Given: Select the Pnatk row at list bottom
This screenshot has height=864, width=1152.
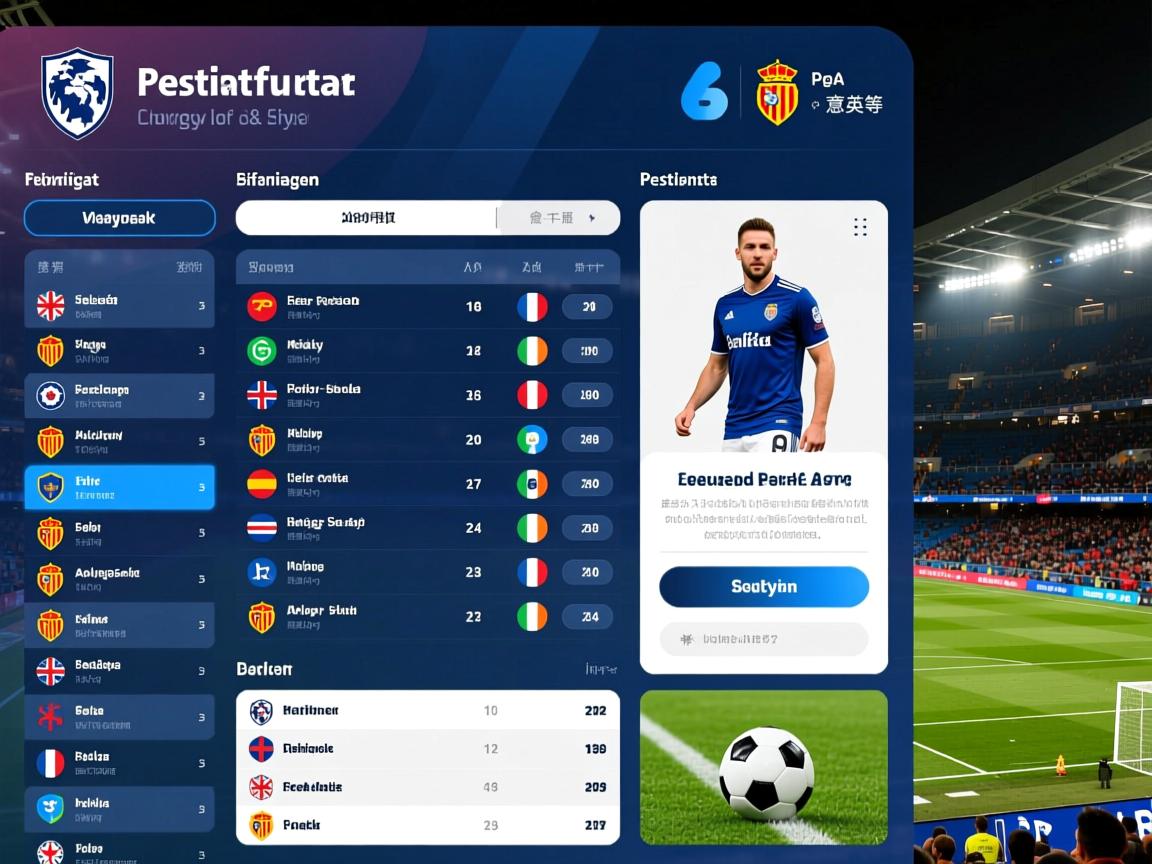Looking at the screenshot, I should (427, 825).
